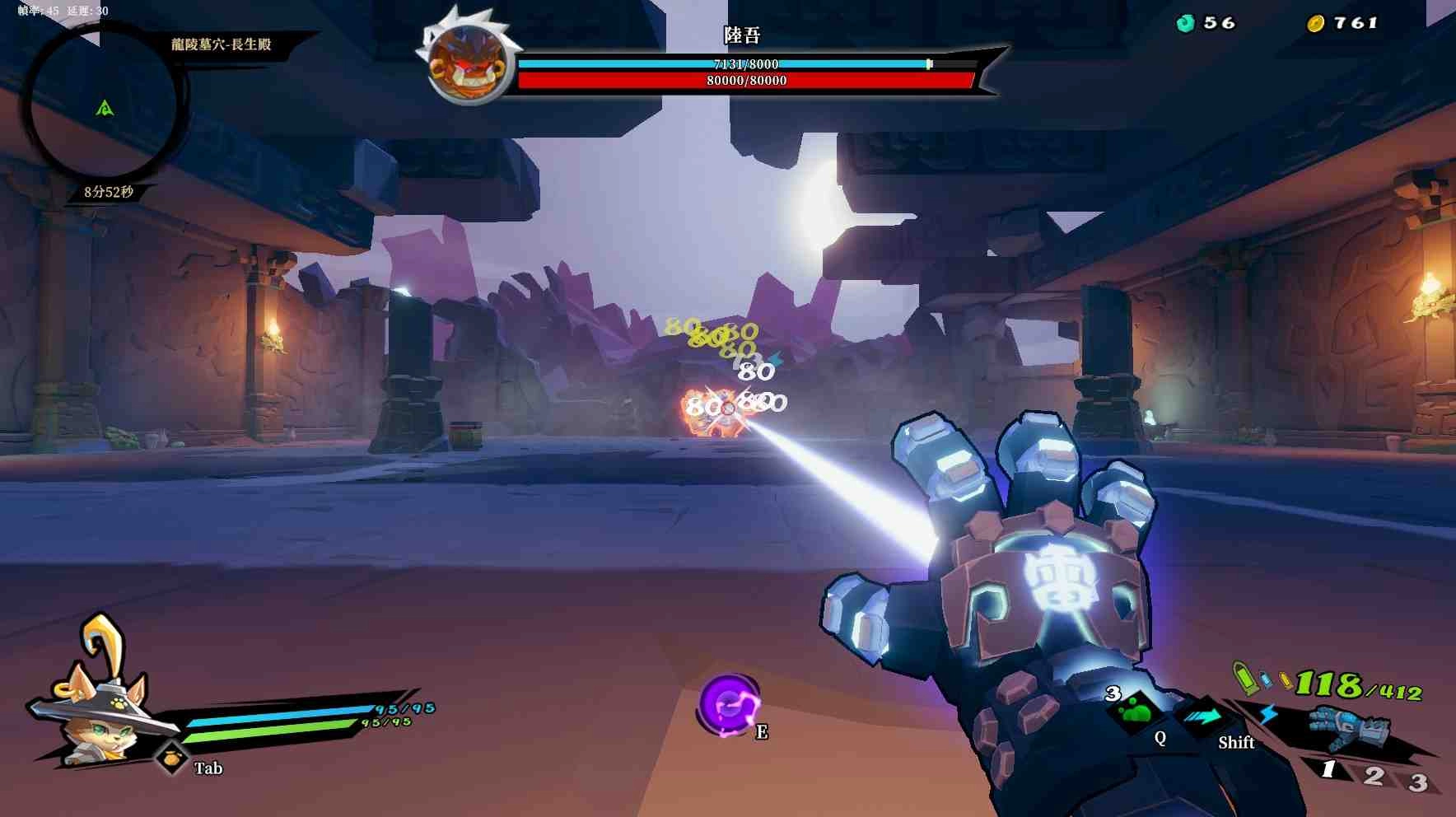1456x817 pixels.
Task: Throw the green smoke grenade skill
Action: coord(1136,710)
